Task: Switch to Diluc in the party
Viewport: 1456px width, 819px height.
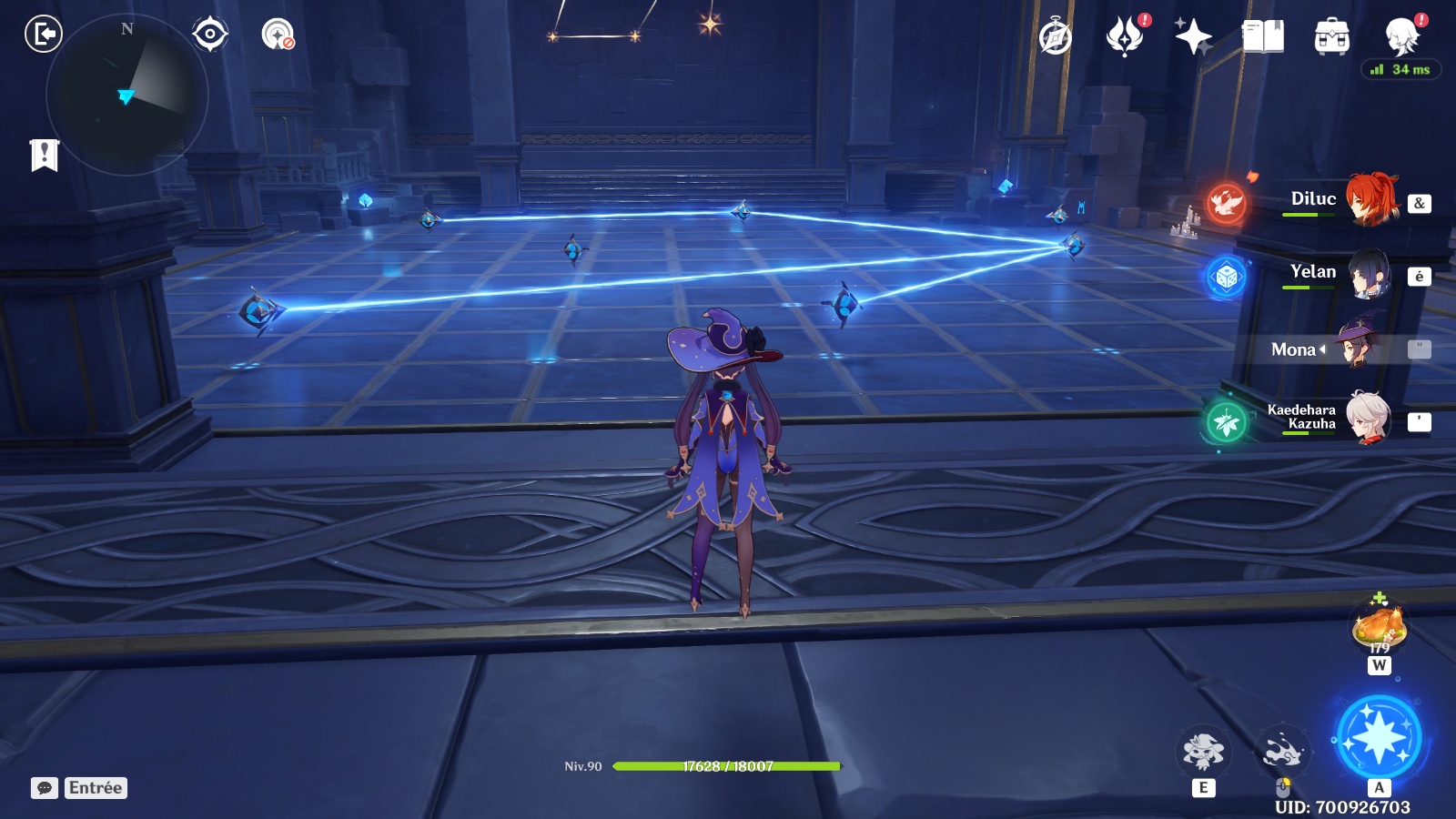Action: [x=1368, y=200]
